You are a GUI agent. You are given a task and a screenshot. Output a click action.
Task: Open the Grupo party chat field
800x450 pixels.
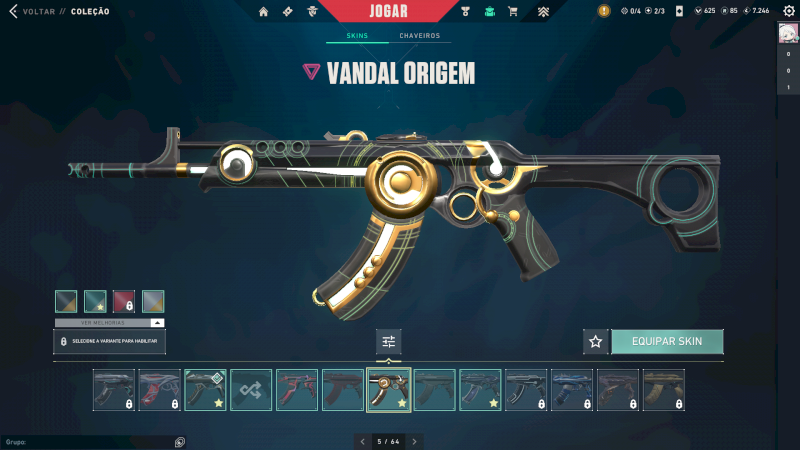click(90, 441)
